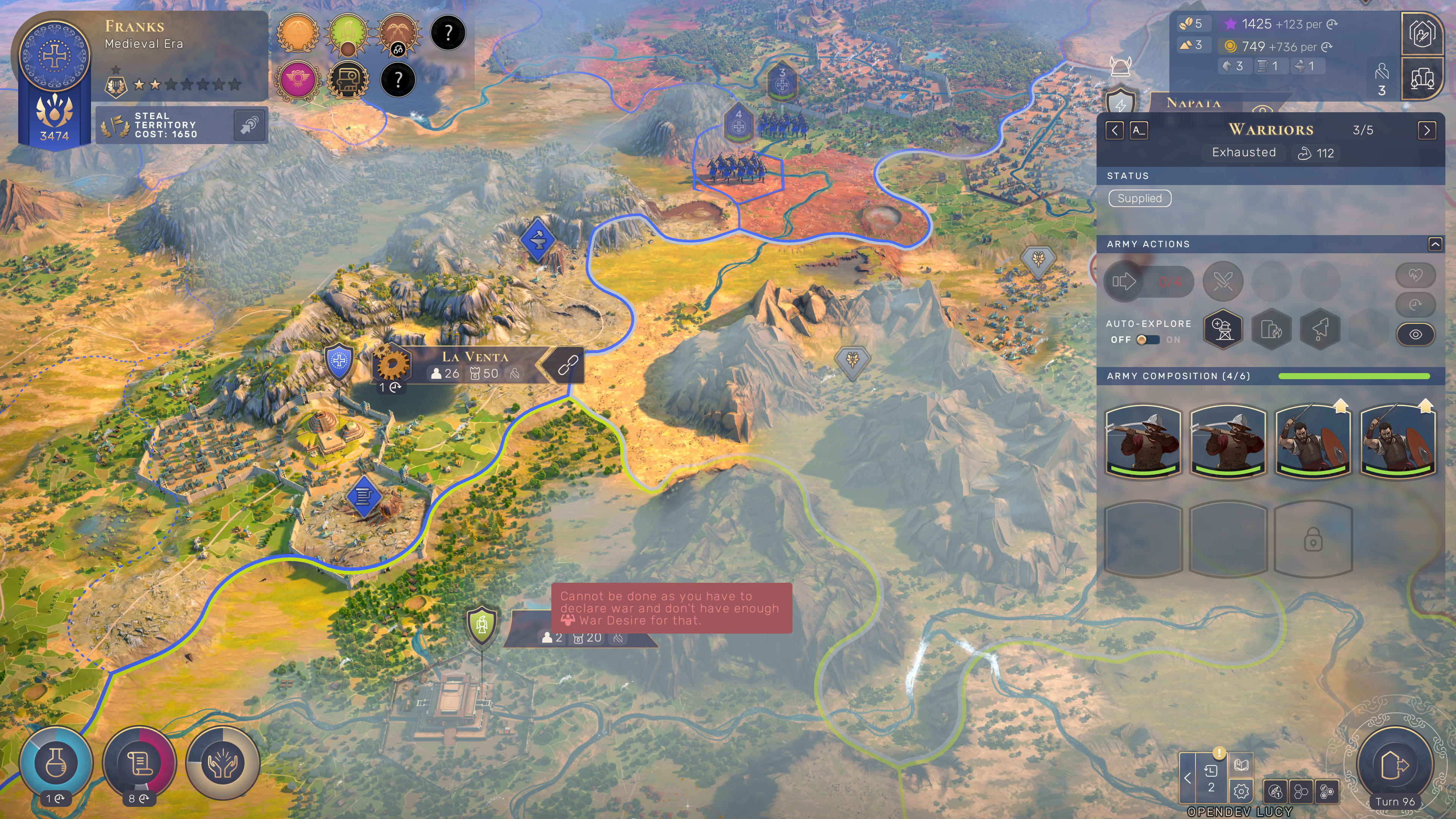Click the eye visibility button in army actions

tap(1415, 334)
